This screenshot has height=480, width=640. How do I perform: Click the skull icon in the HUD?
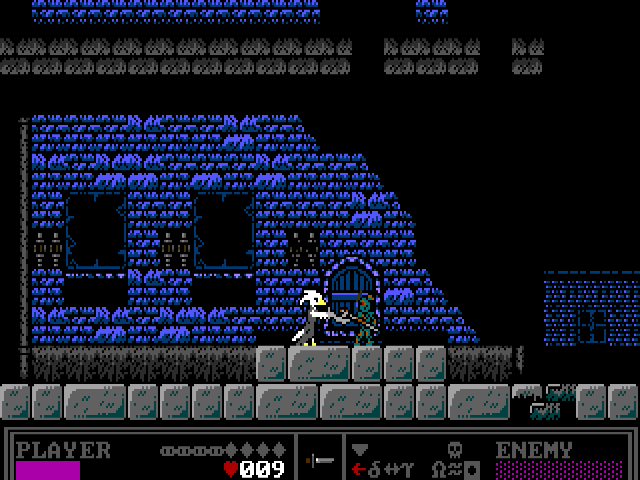click(454, 449)
